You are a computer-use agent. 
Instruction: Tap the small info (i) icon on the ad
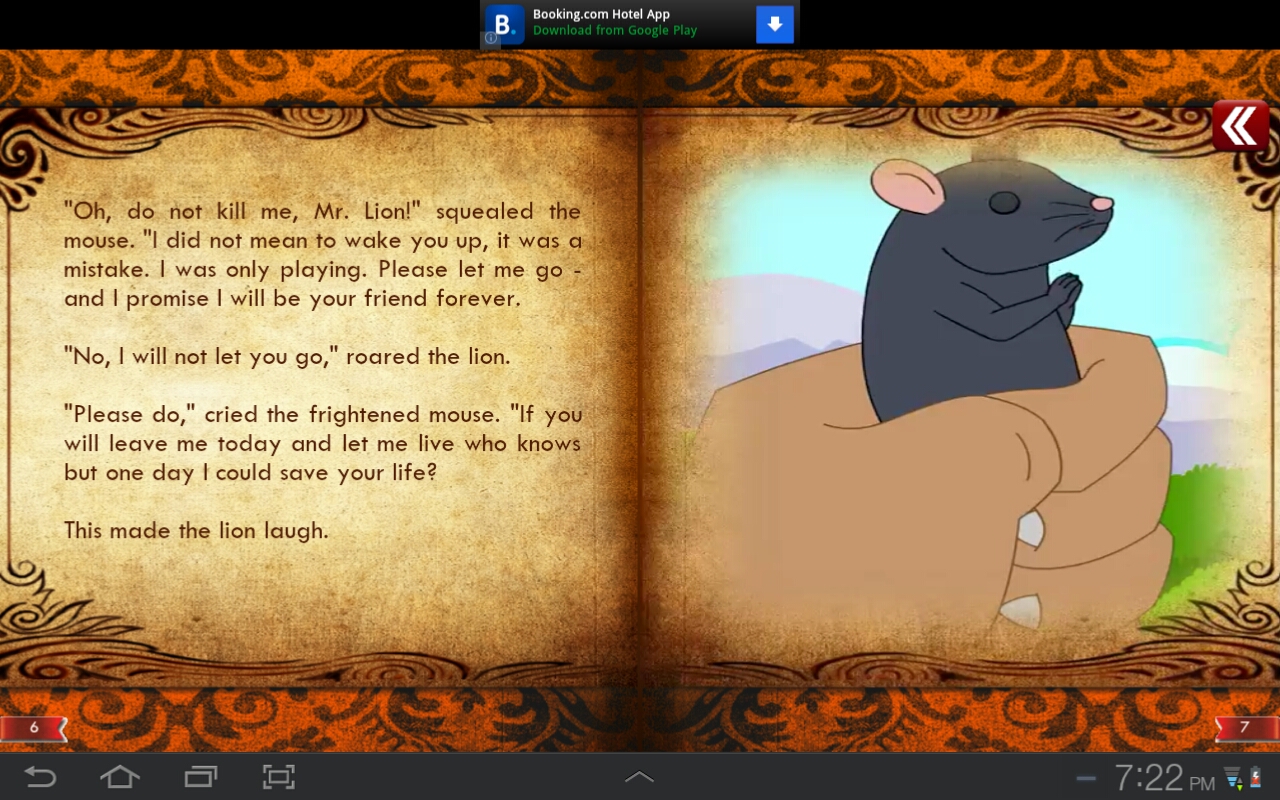(x=489, y=38)
